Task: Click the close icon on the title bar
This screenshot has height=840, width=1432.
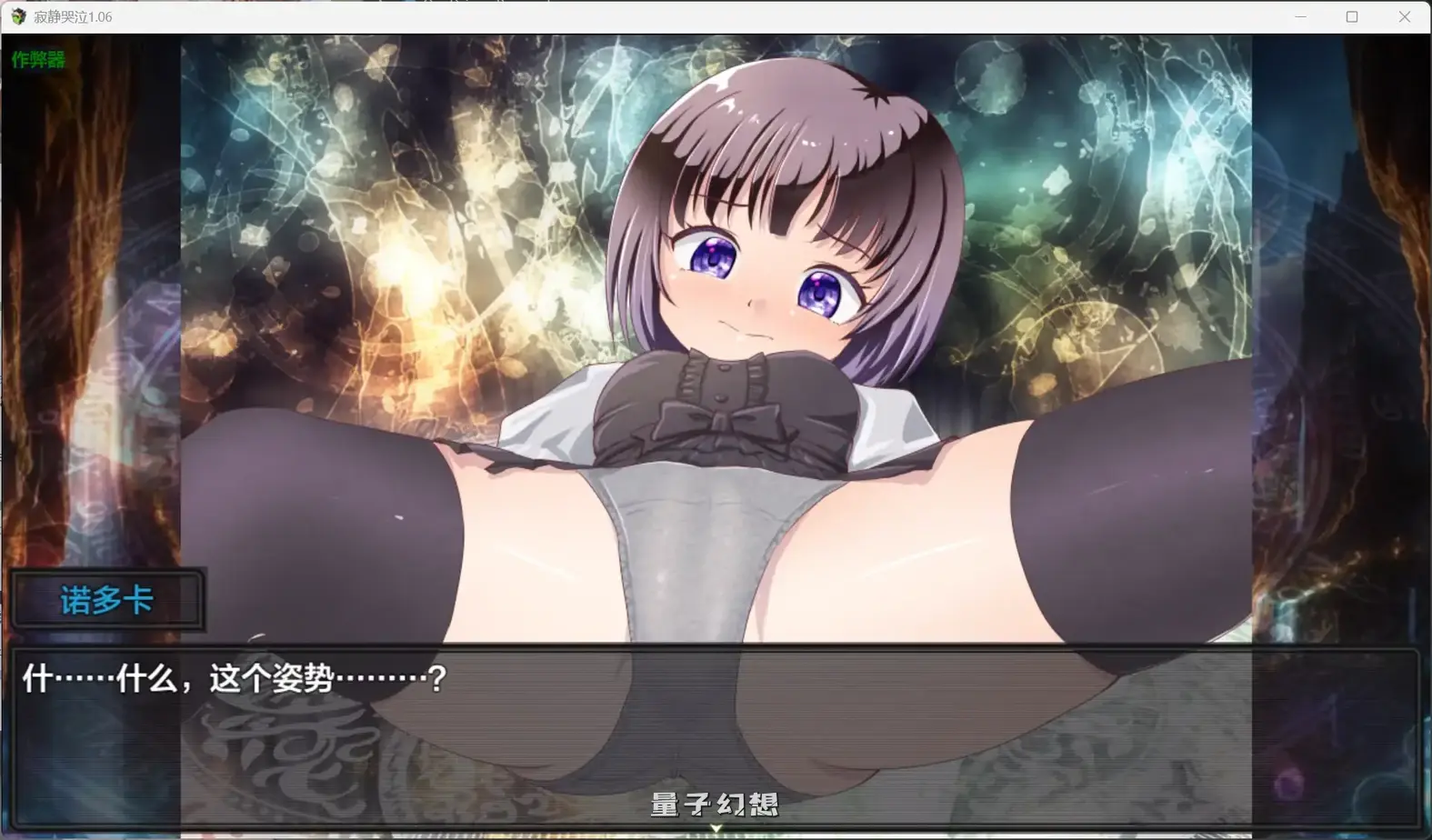Action: pos(1405,16)
